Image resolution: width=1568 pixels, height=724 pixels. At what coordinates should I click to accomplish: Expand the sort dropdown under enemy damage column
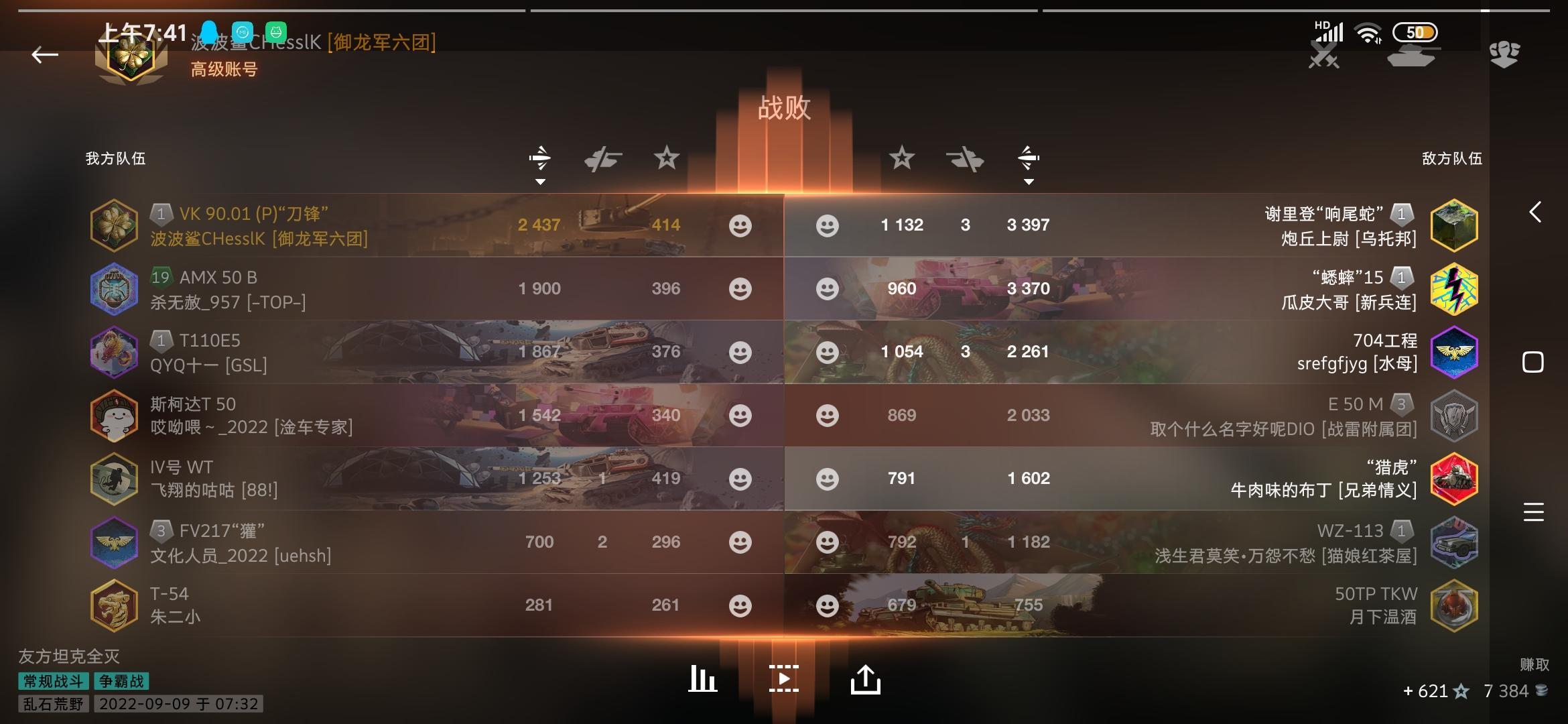1029,181
